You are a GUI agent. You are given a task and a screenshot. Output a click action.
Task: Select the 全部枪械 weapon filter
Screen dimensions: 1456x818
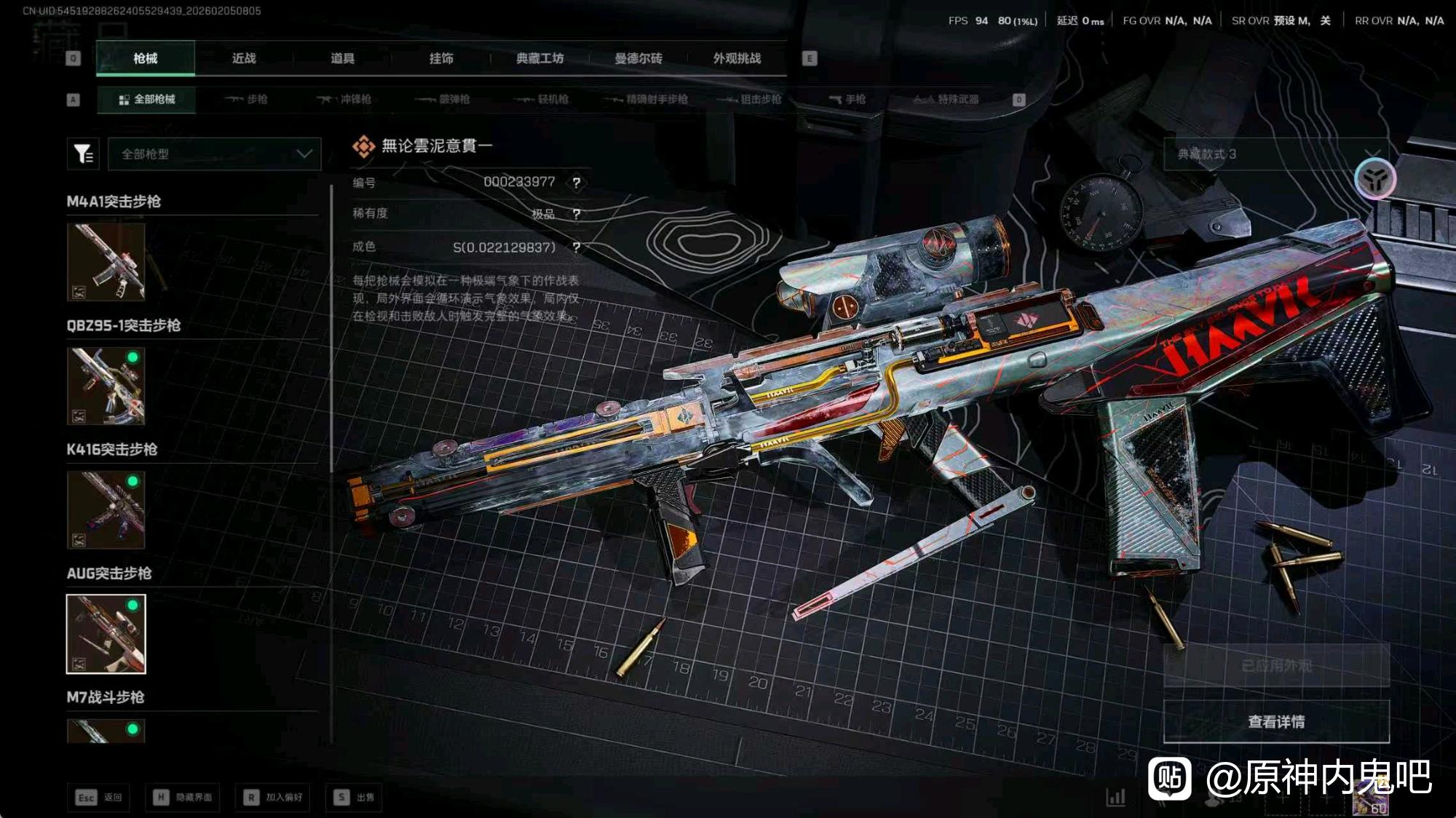pyautogui.click(x=146, y=99)
